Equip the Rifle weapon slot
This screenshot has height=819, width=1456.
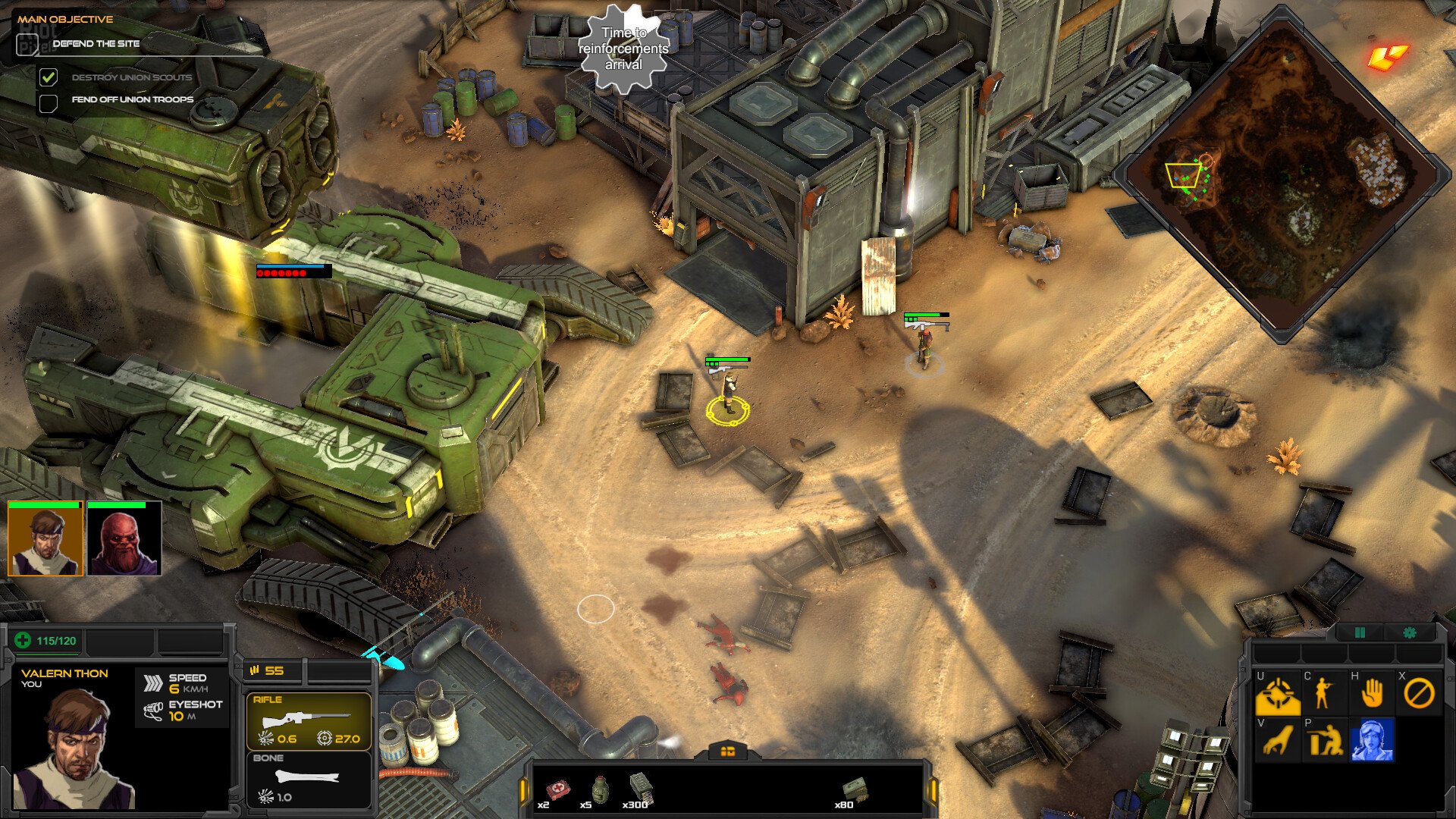click(309, 721)
